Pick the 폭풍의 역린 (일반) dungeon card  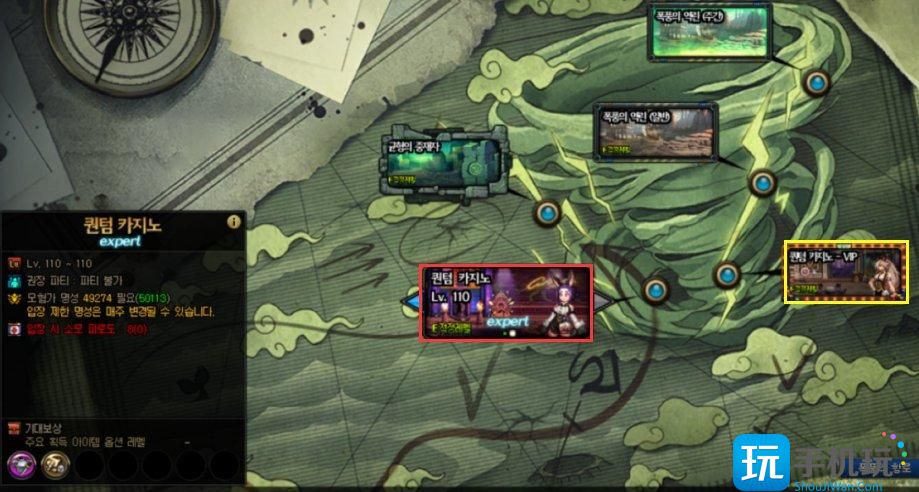(x=655, y=133)
